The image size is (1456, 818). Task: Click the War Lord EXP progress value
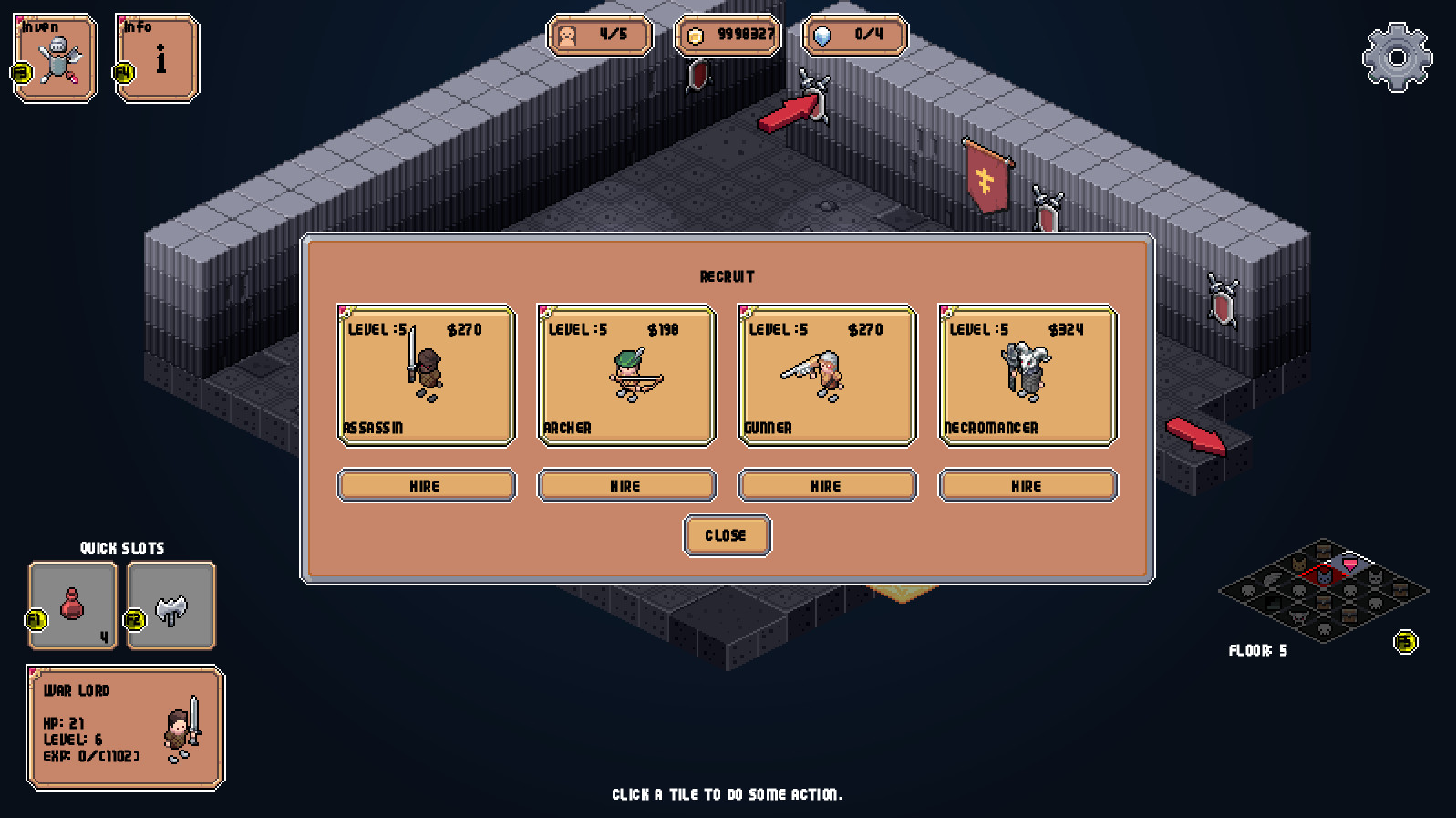(91, 755)
